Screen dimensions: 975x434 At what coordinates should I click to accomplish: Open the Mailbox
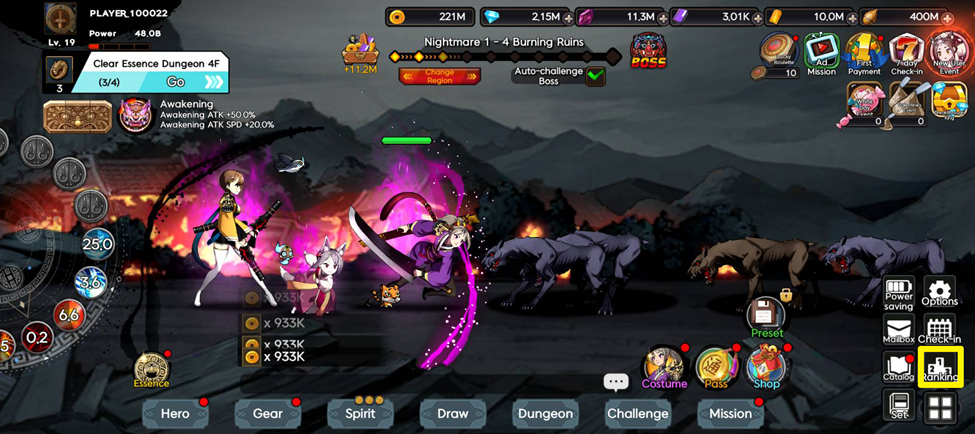click(898, 331)
